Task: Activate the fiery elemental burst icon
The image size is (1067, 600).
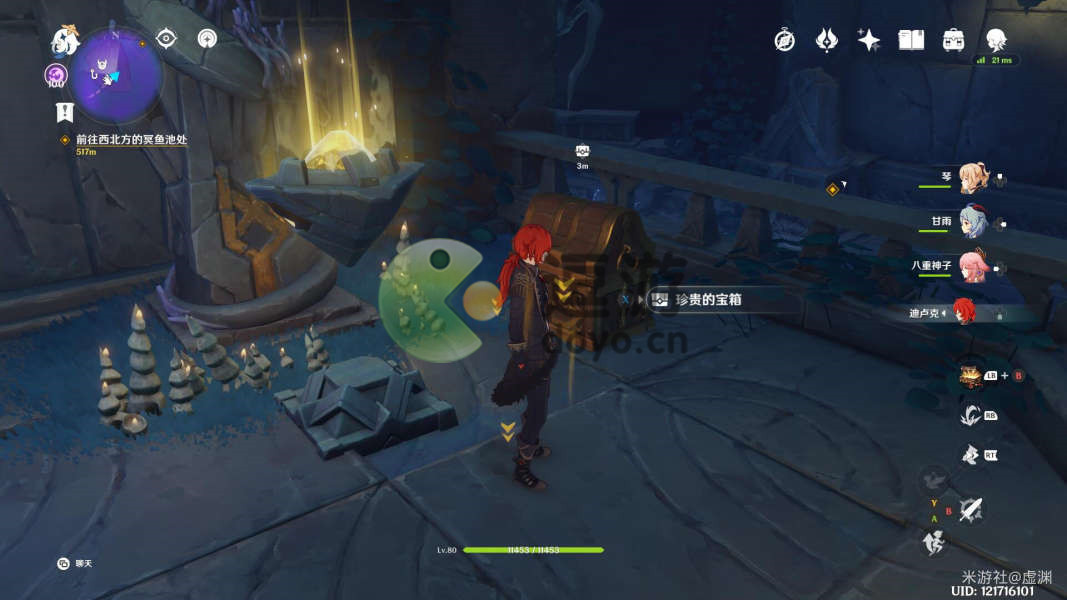Action: coord(968,375)
